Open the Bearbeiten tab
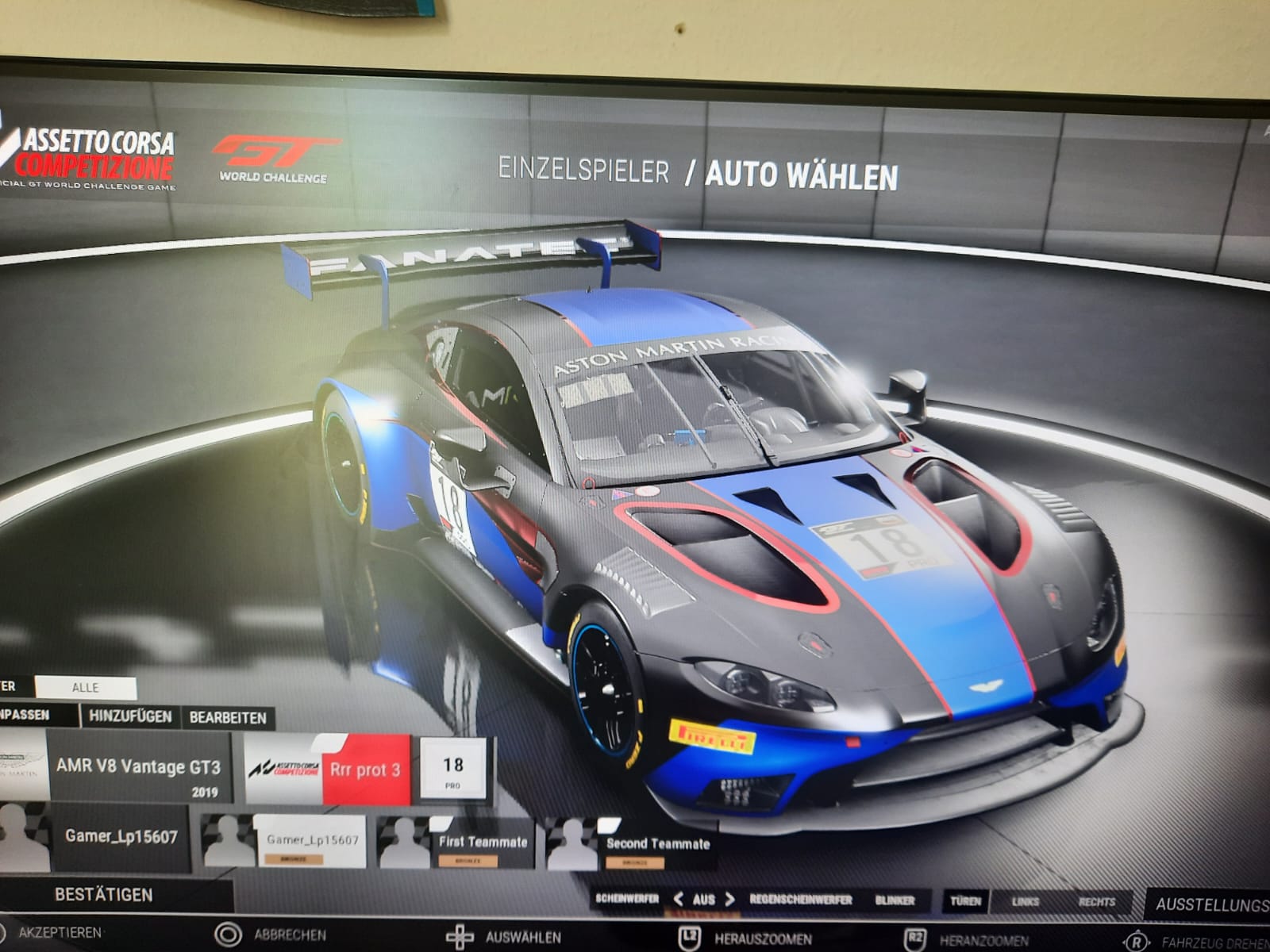 point(228,717)
